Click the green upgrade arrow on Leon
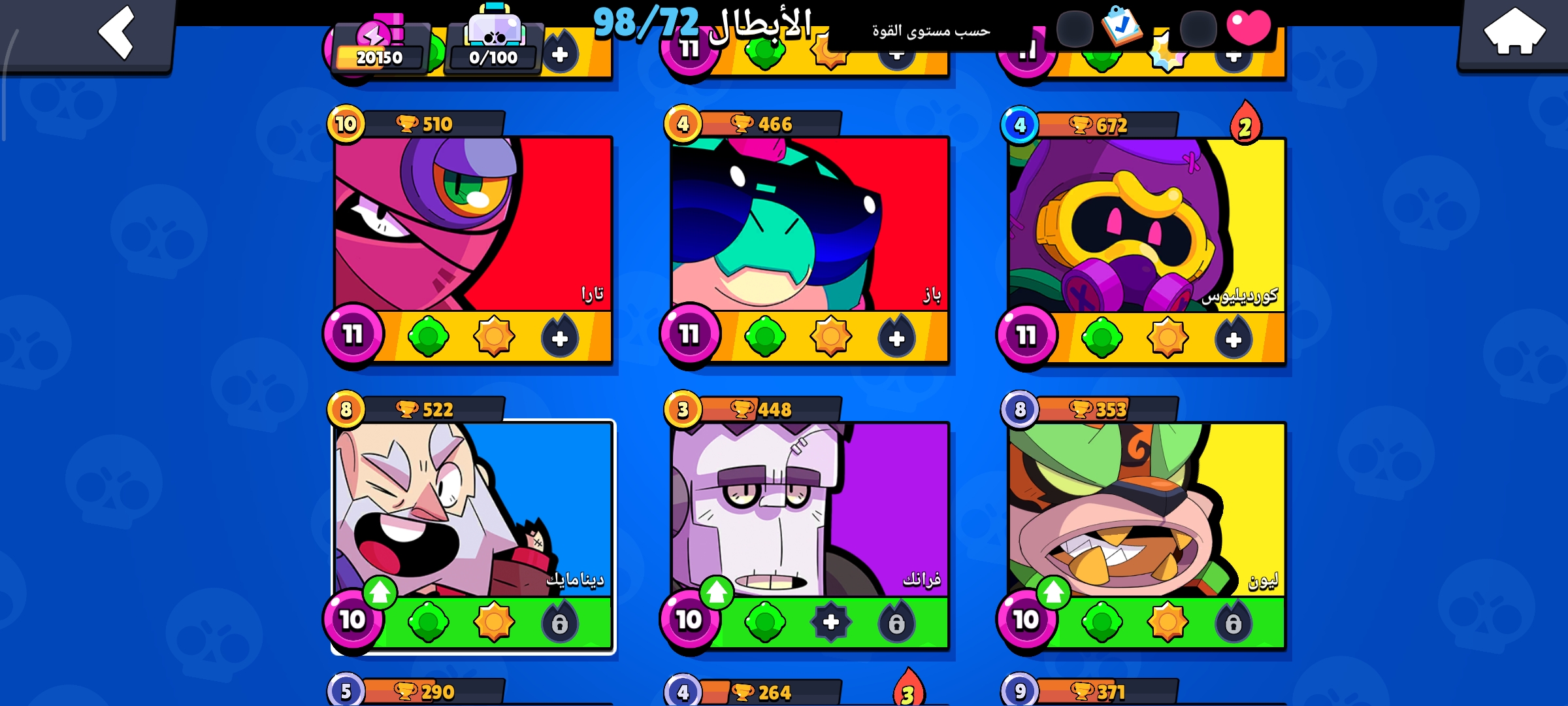This screenshot has height=706, width=1568. 1053,592
